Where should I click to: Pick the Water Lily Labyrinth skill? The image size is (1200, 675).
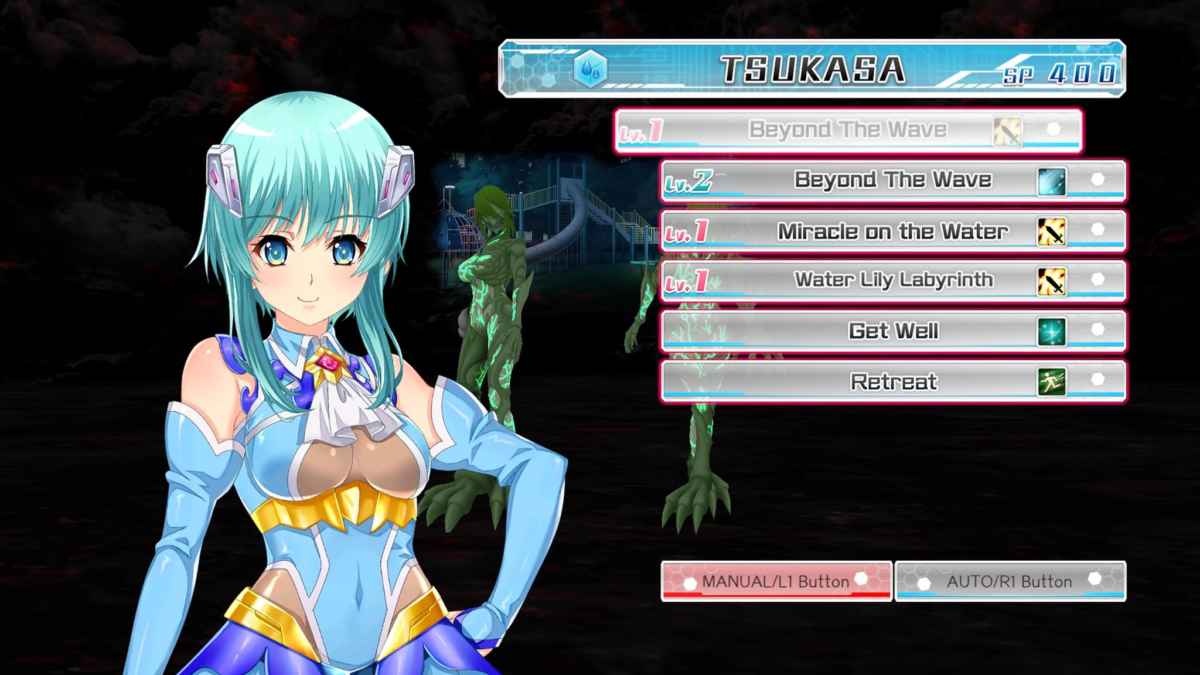click(893, 281)
